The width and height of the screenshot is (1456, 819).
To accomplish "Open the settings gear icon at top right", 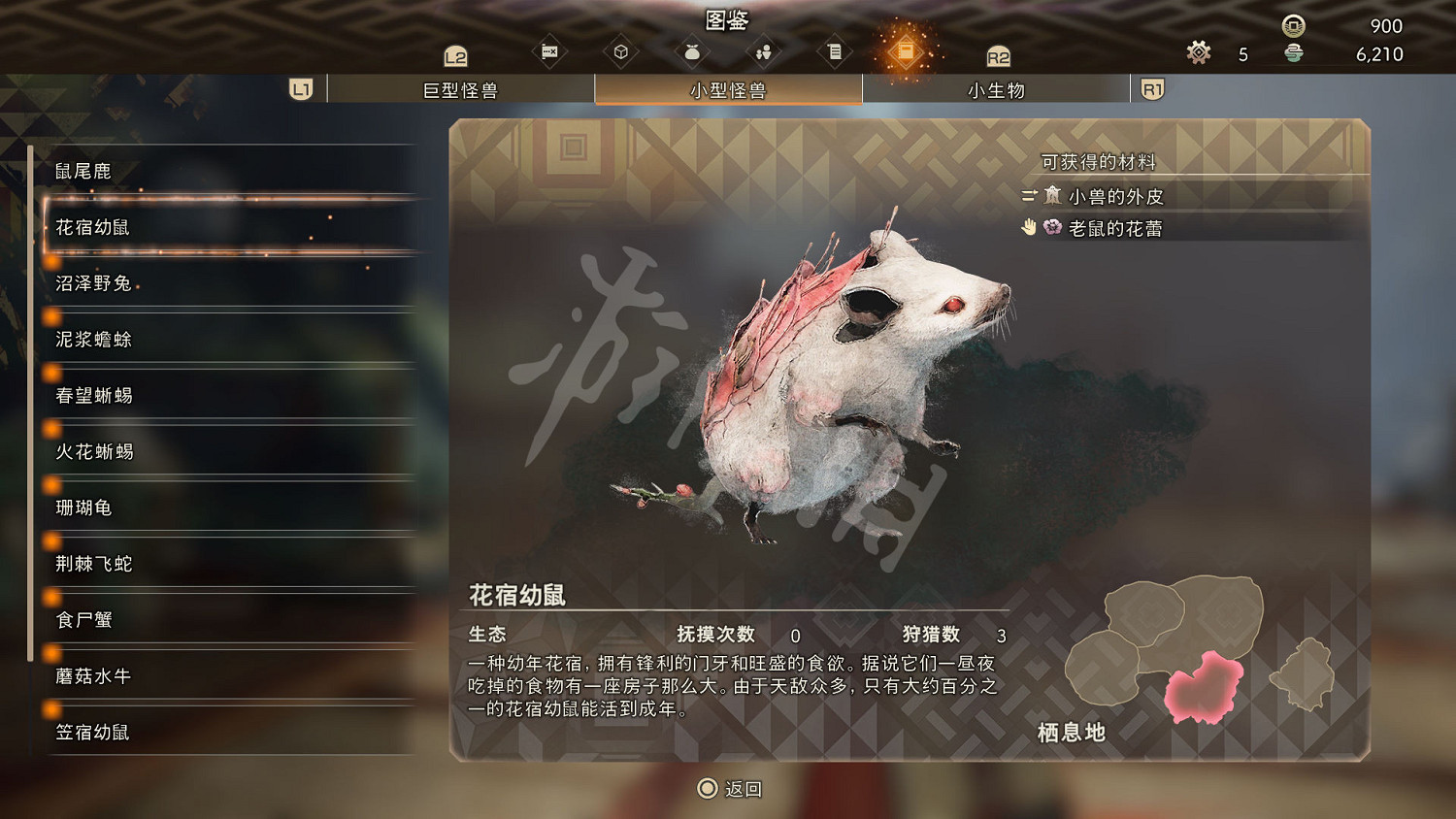I will point(1198,53).
